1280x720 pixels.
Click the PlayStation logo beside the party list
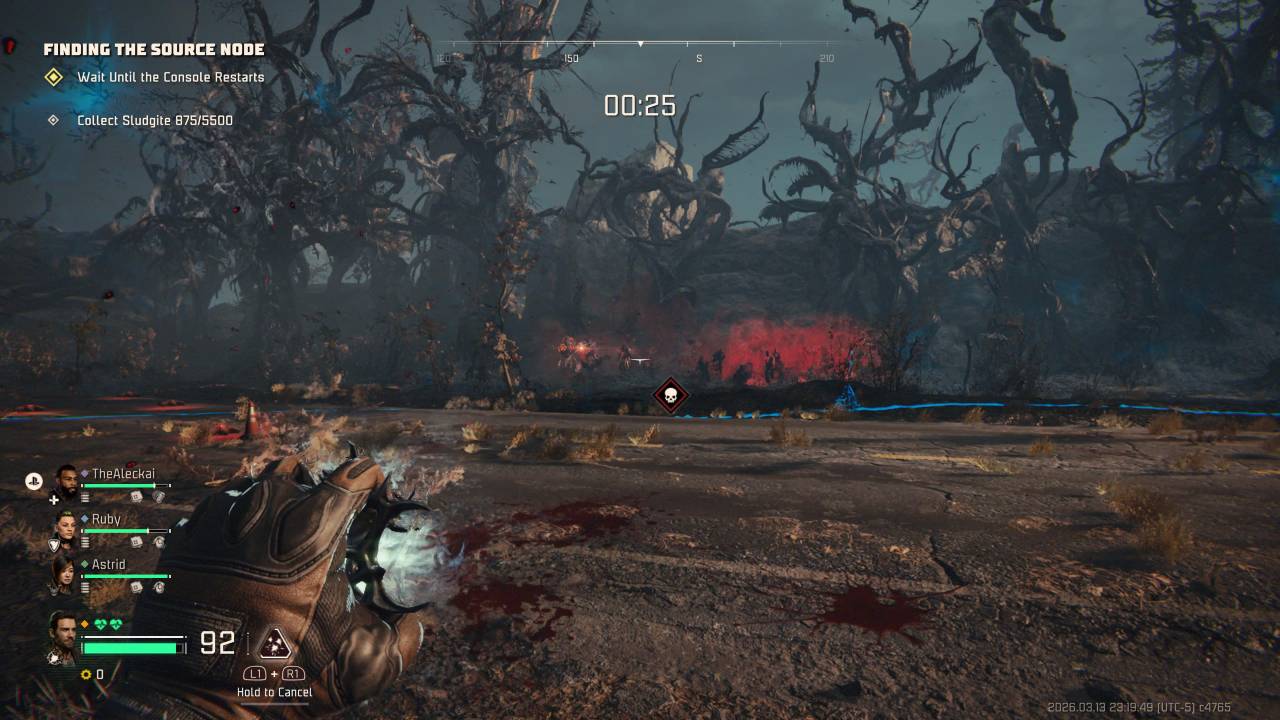click(33, 480)
